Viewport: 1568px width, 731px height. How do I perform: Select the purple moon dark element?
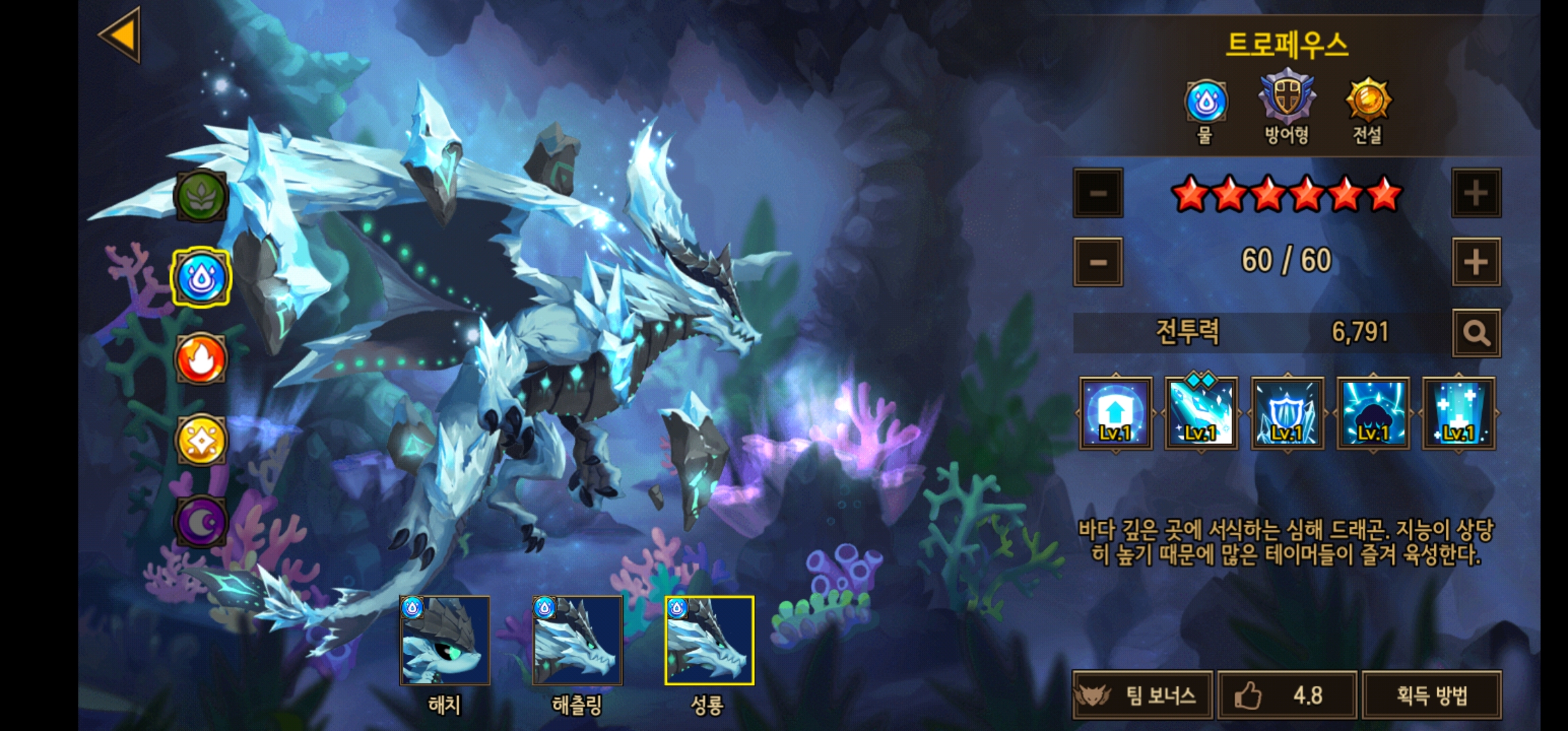(201, 521)
